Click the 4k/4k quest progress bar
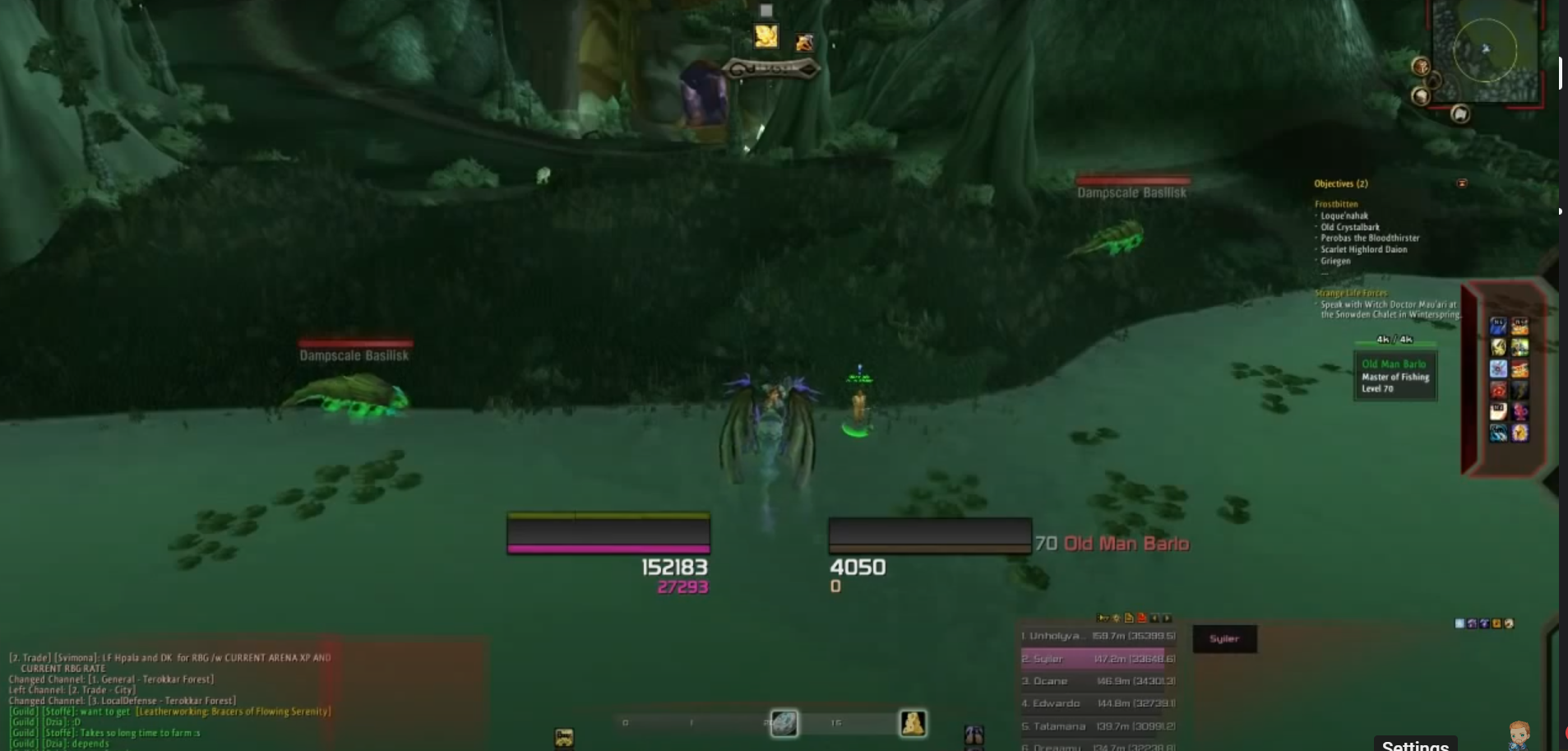The image size is (1568, 751). point(1395,338)
